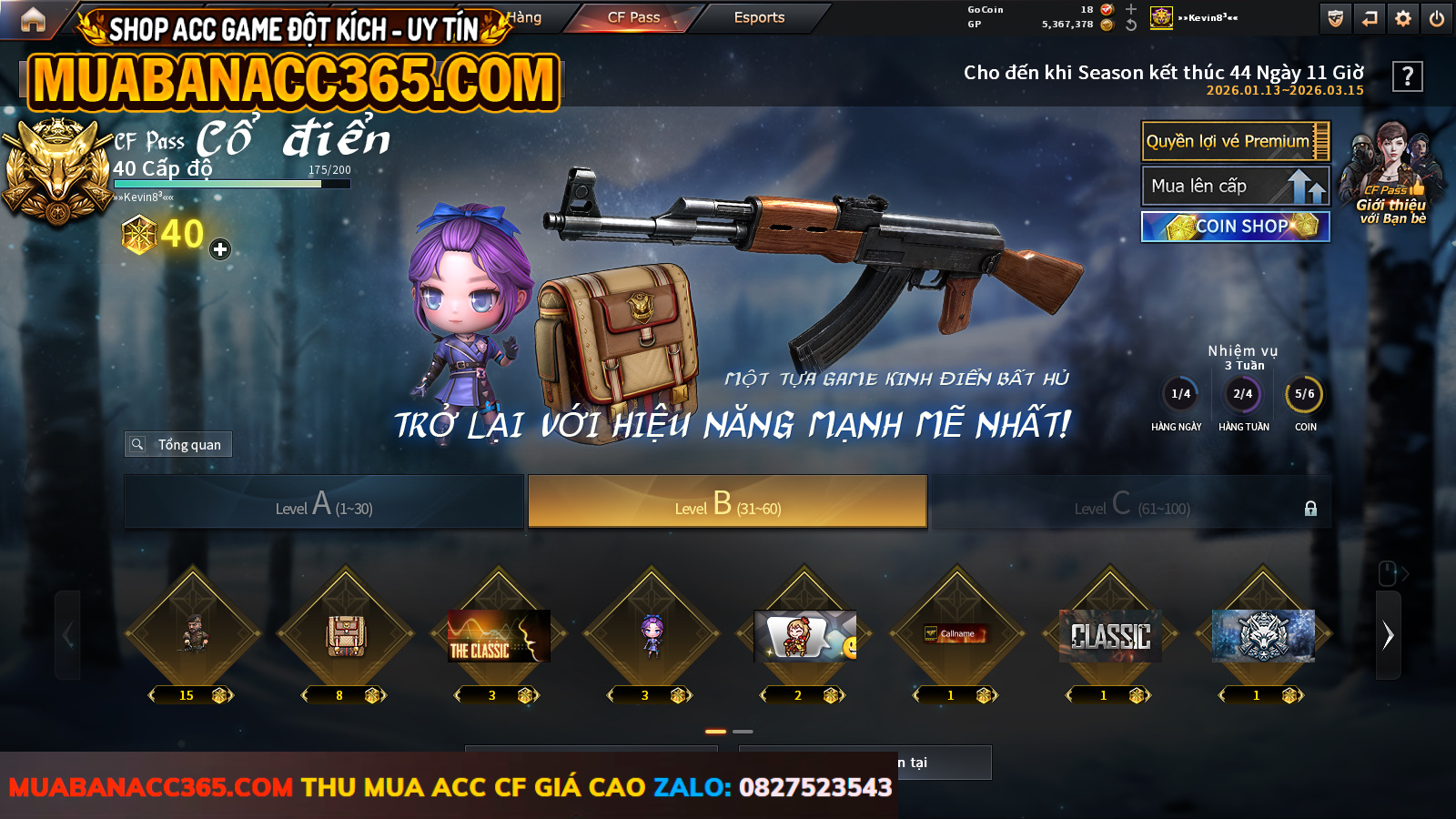The height and width of the screenshot is (819, 1456).
Task: Click the plus button beside coin count
Action: tap(220, 249)
